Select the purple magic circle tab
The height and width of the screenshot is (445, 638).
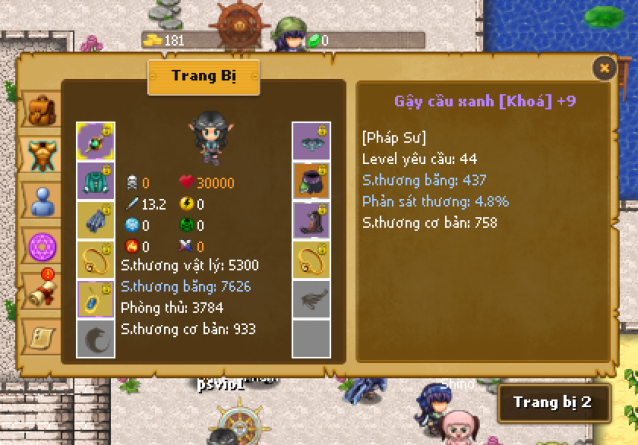[x=40, y=246]
